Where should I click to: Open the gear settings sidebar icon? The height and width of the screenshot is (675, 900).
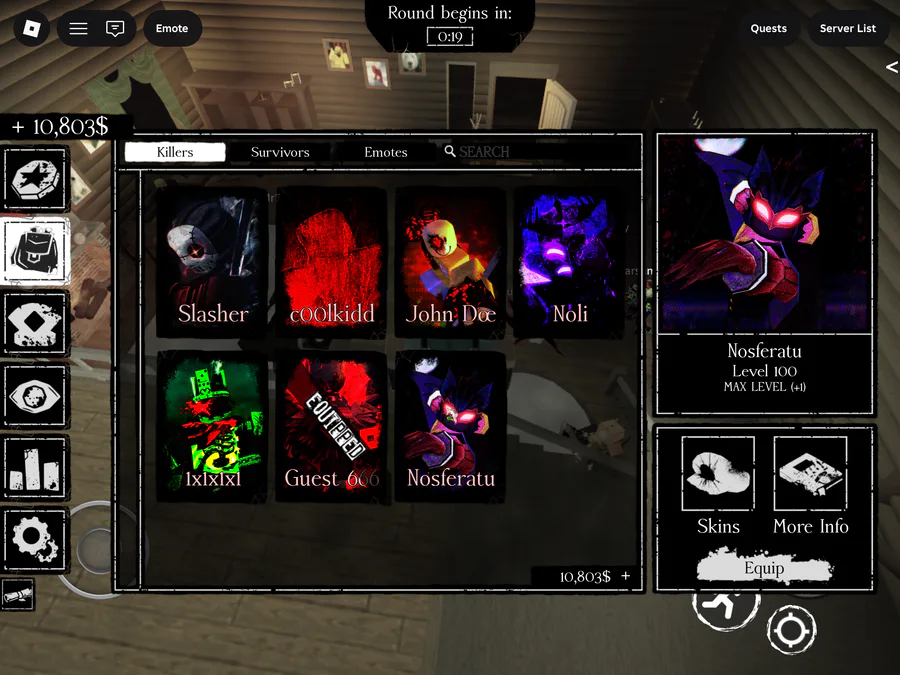[36, 540]
